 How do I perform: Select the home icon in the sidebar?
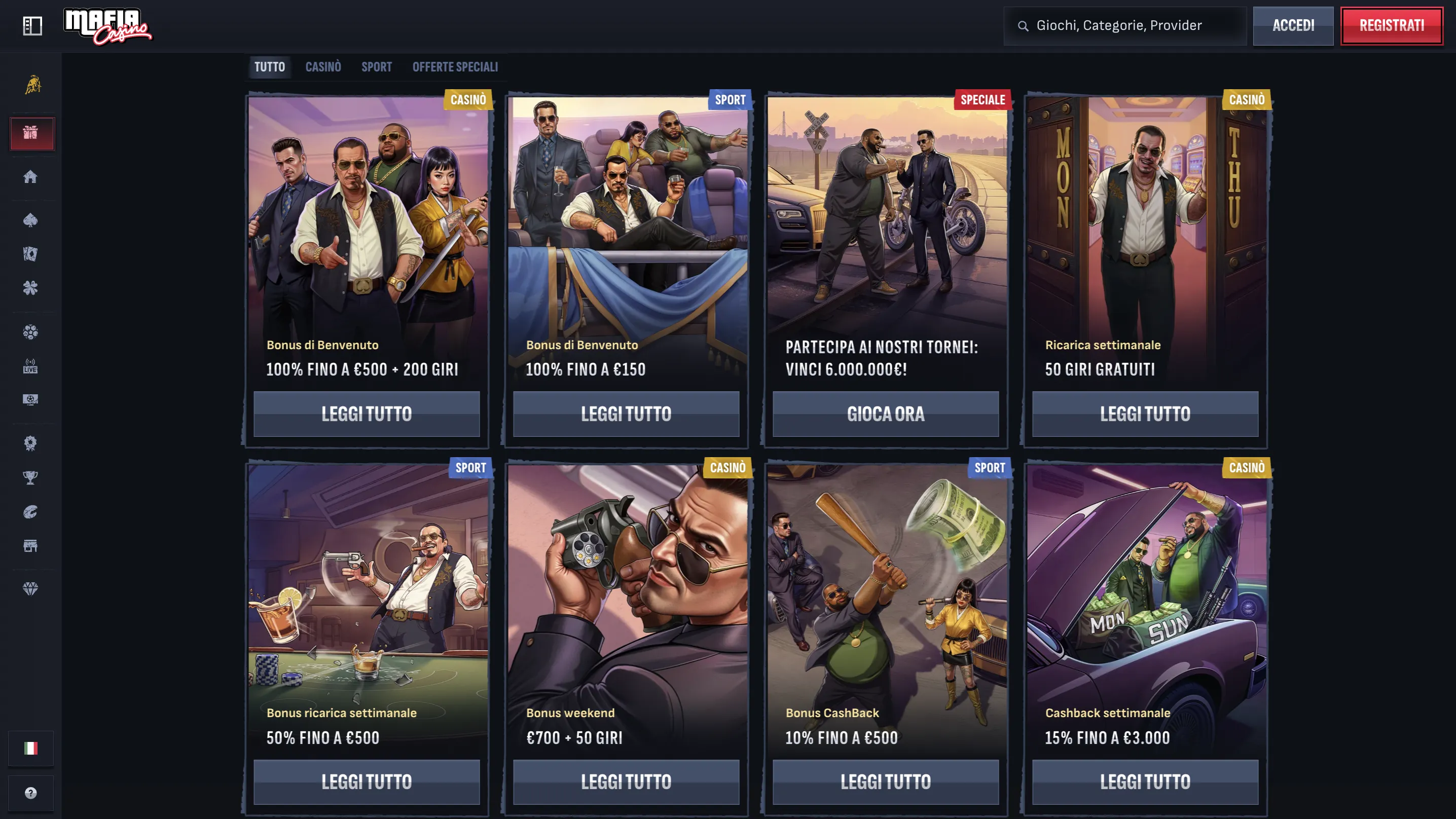pyautogui.click(x=31, y=177)
